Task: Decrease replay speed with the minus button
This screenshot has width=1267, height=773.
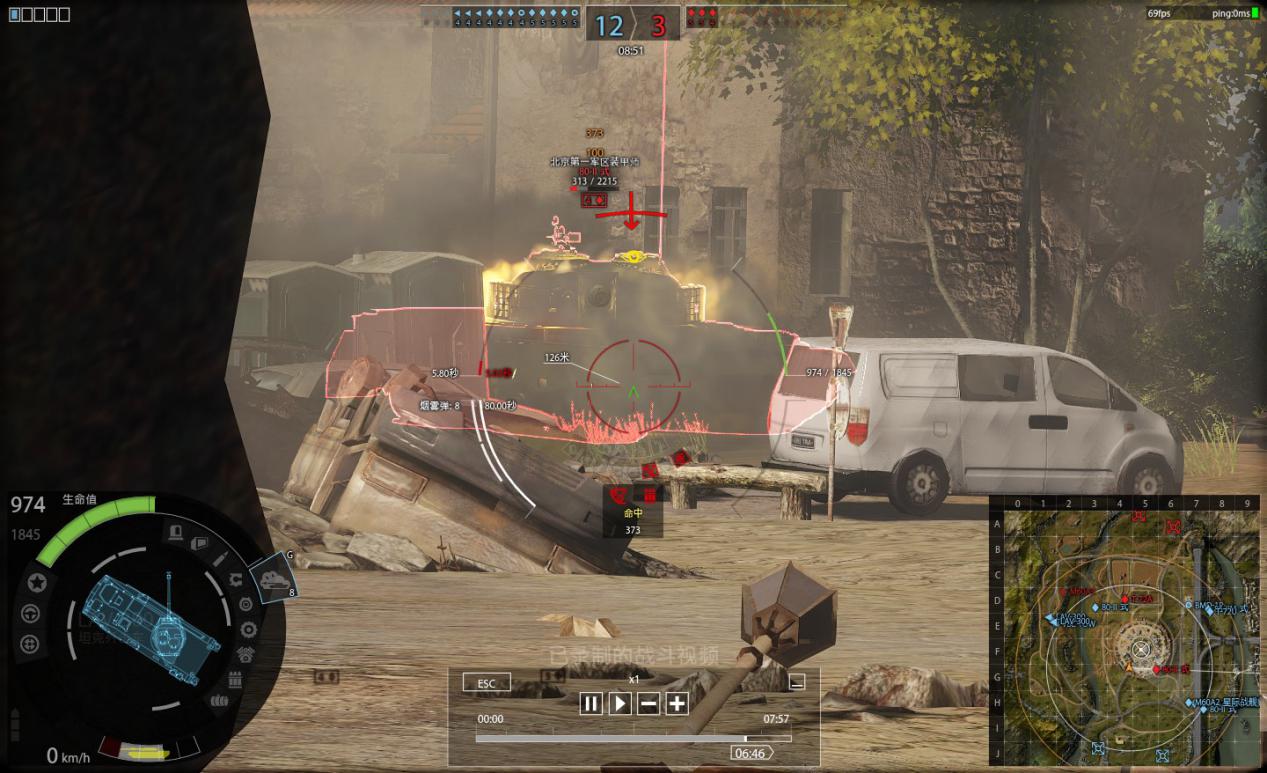Action: [x=648, y=704]
